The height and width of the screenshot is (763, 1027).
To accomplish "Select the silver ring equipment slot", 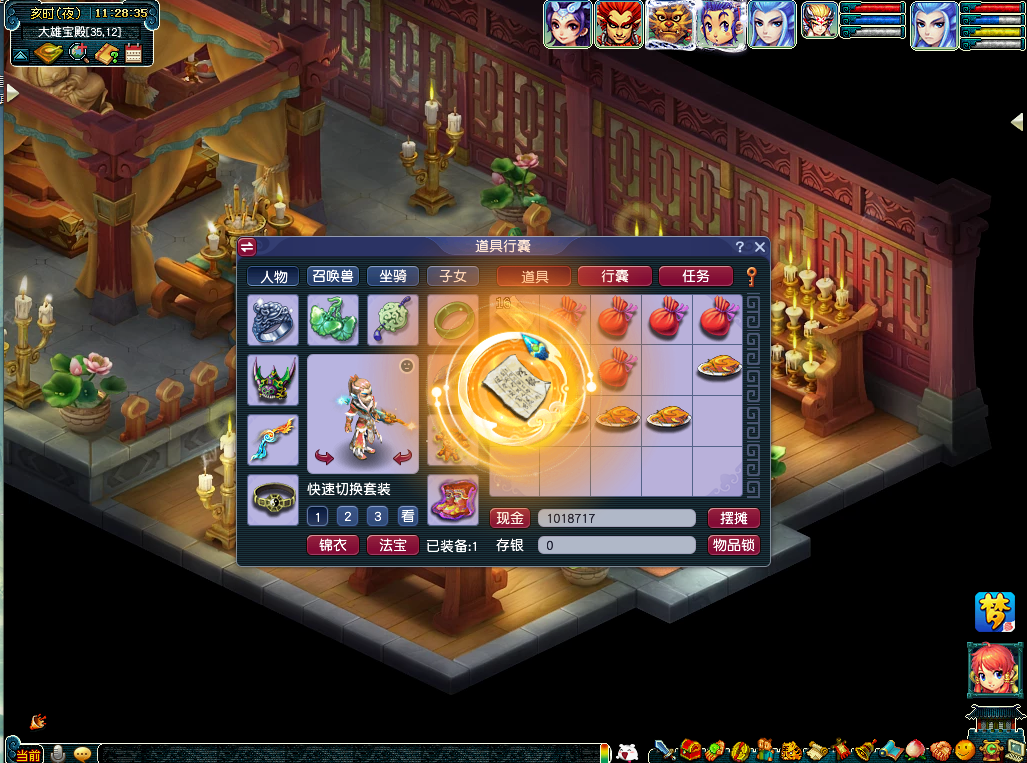I will click(273, 320).
